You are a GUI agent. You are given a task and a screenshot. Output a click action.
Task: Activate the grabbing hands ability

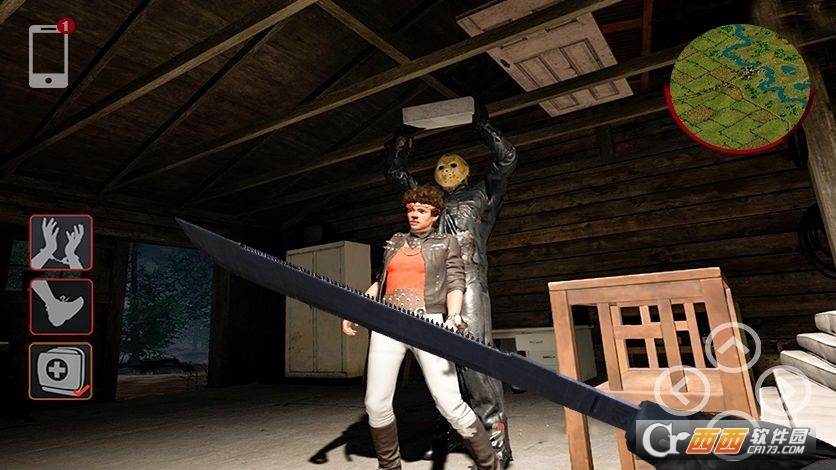(x=61, y=243)
